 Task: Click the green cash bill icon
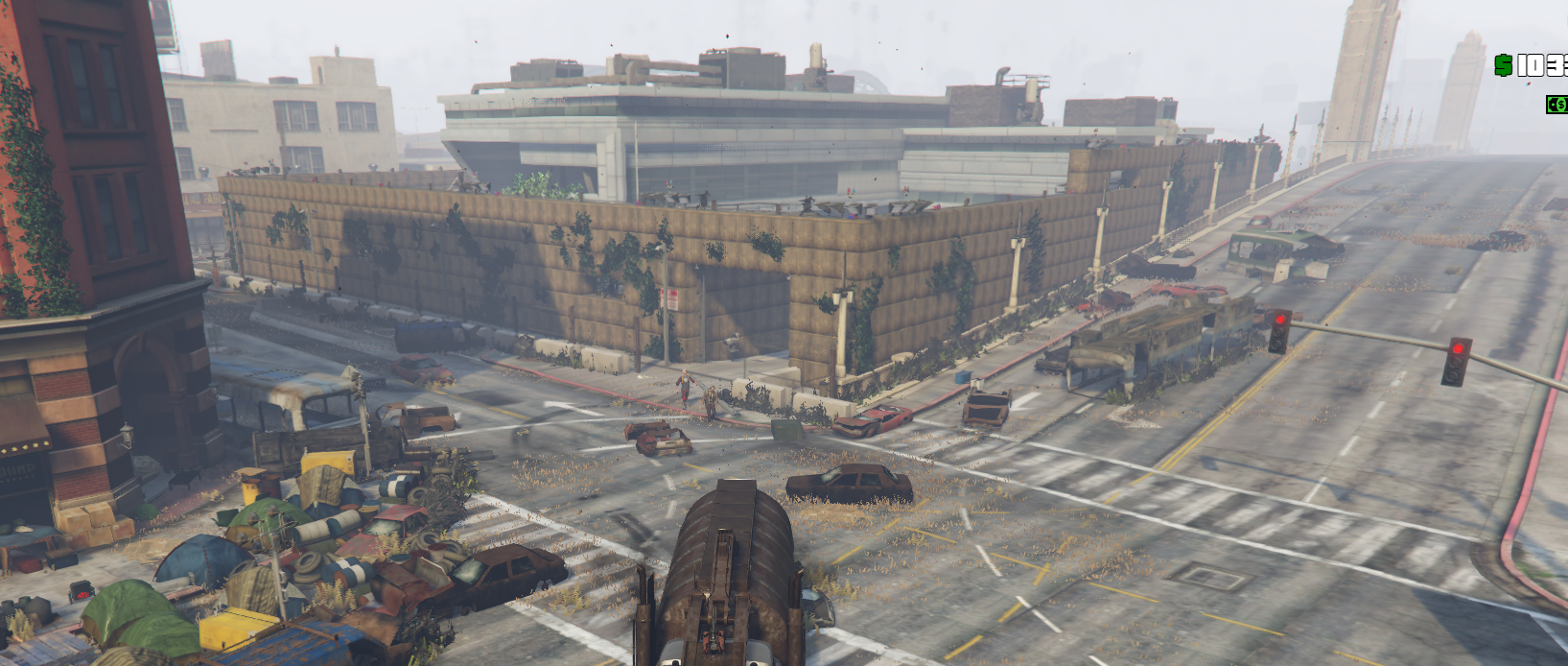(1557, 105)
